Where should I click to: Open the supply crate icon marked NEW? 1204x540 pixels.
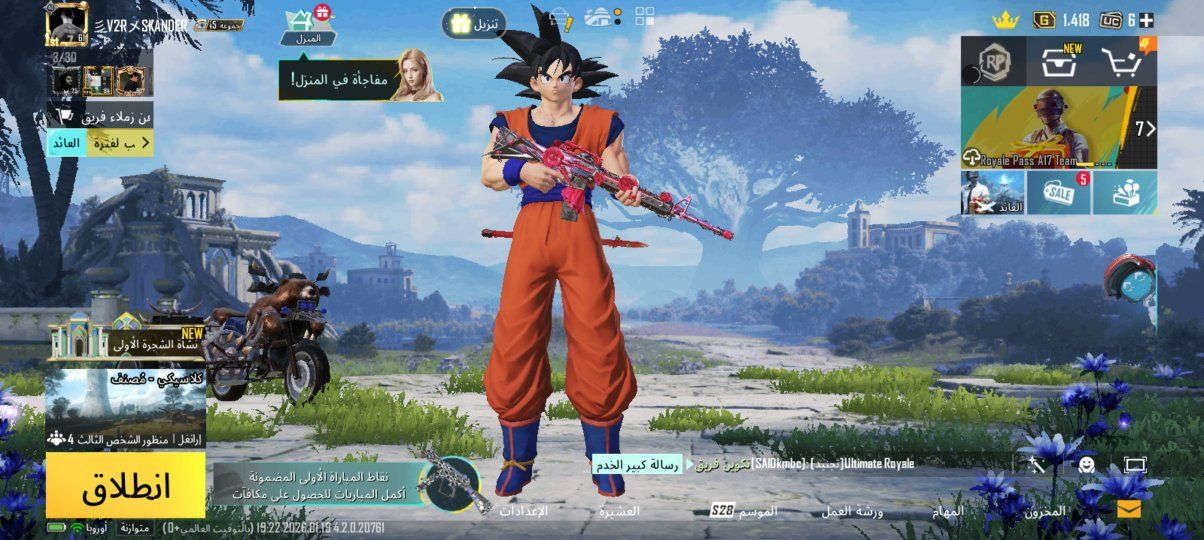pos(1059,62)
